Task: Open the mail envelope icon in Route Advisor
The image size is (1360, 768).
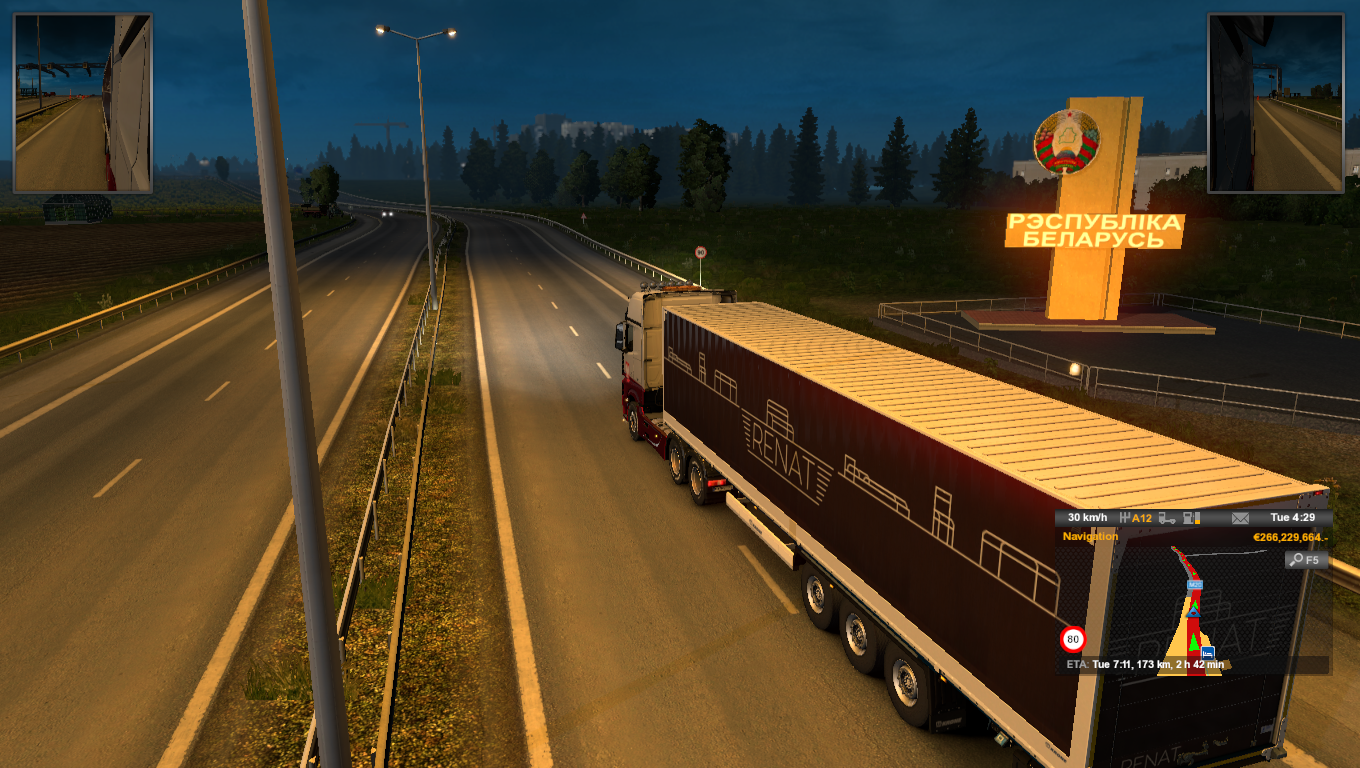Action: pyautogui.click(x=1240, y=518)
